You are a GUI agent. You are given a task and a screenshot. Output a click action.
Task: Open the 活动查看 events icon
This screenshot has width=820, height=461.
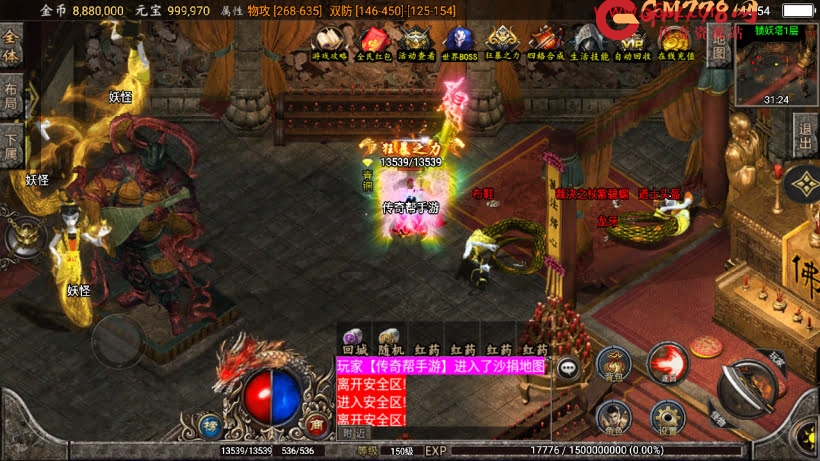(x=417, y=41)
